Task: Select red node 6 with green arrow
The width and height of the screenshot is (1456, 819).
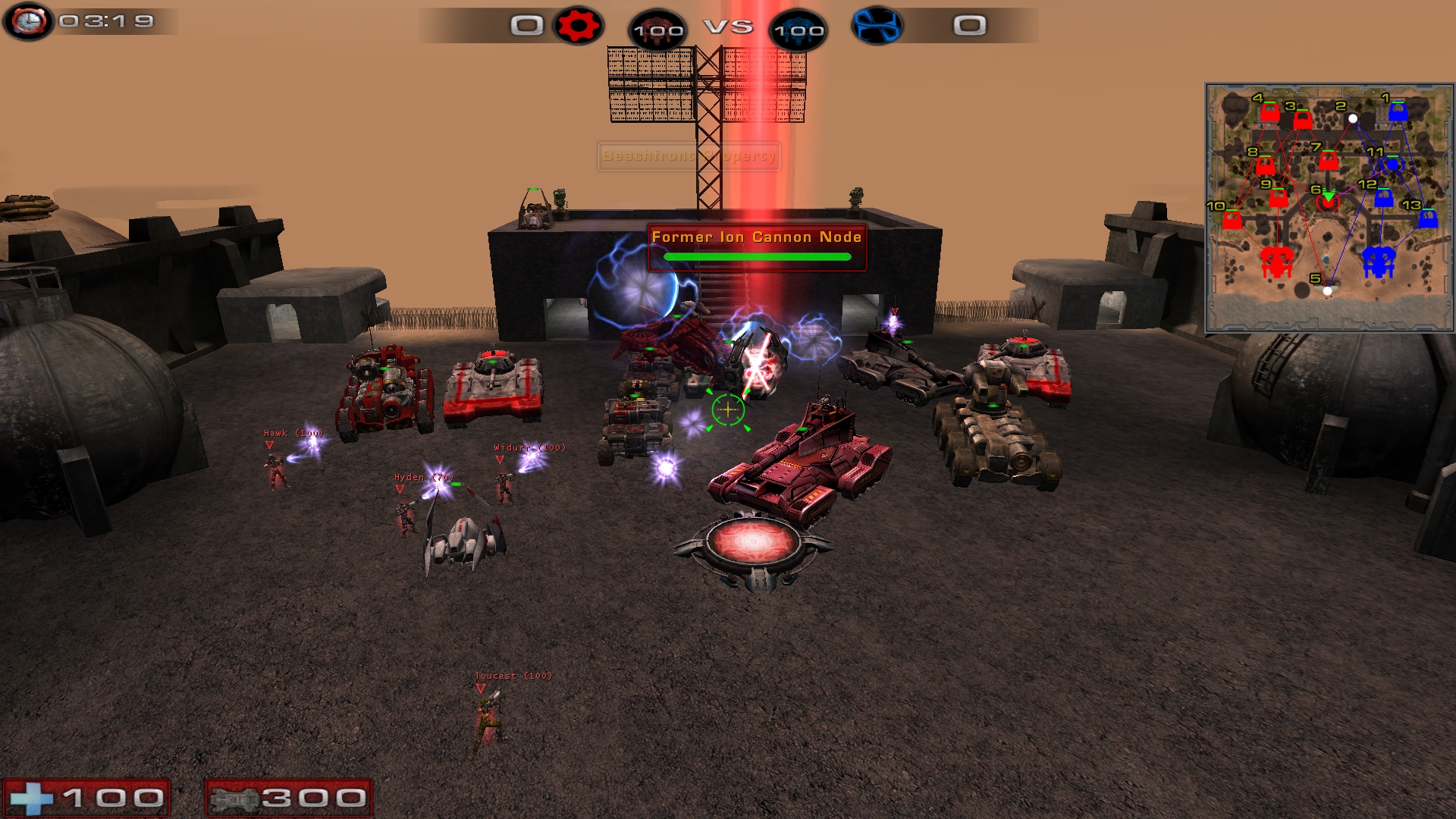Action: (1327, 202)
